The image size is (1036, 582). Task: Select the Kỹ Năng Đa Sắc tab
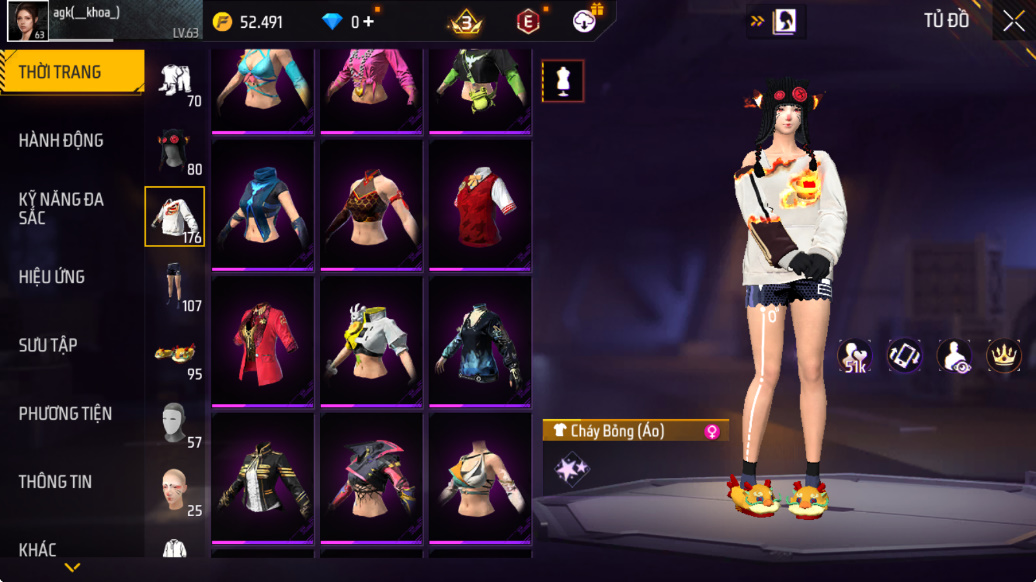click(x=62, y=208)
